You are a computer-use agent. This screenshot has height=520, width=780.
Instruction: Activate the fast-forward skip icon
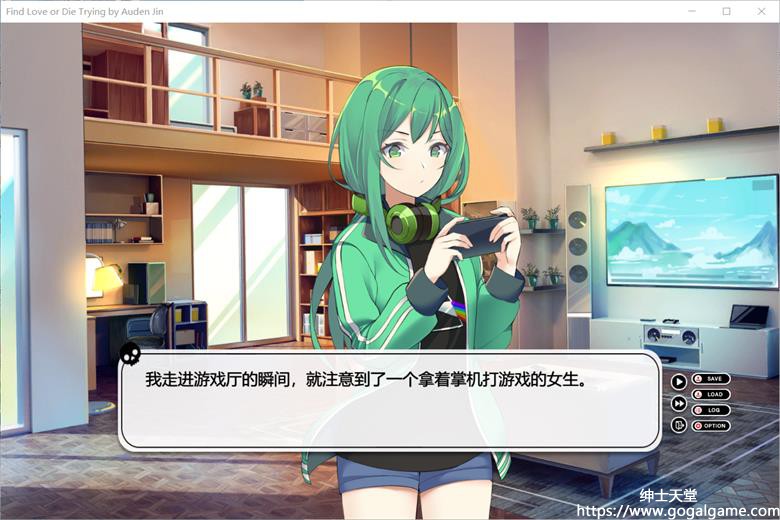(x=679, y=403)
